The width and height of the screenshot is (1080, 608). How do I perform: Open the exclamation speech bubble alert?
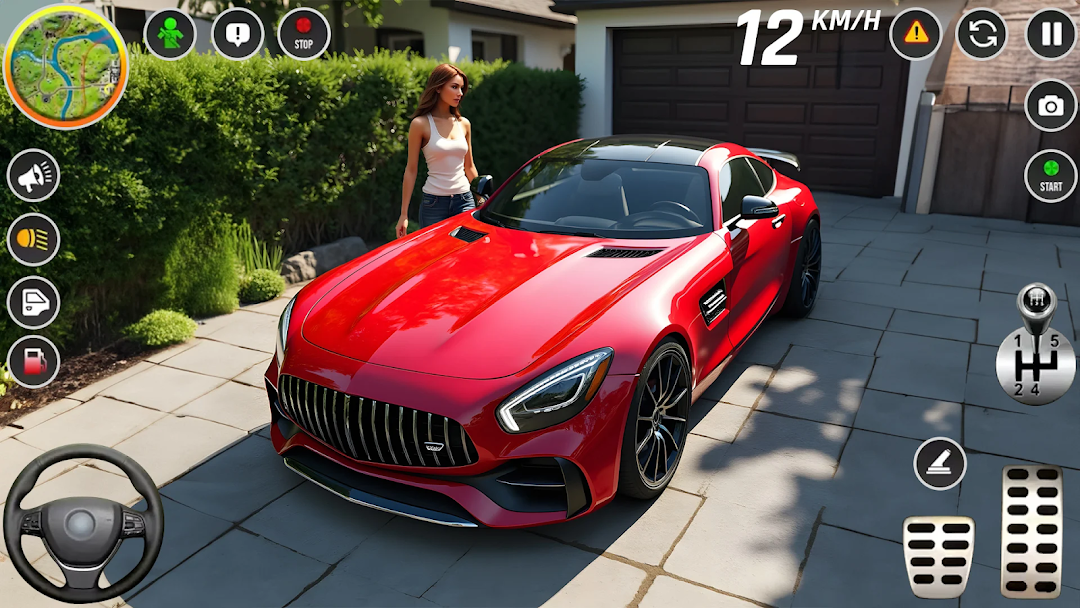click(x=237, y=34)
